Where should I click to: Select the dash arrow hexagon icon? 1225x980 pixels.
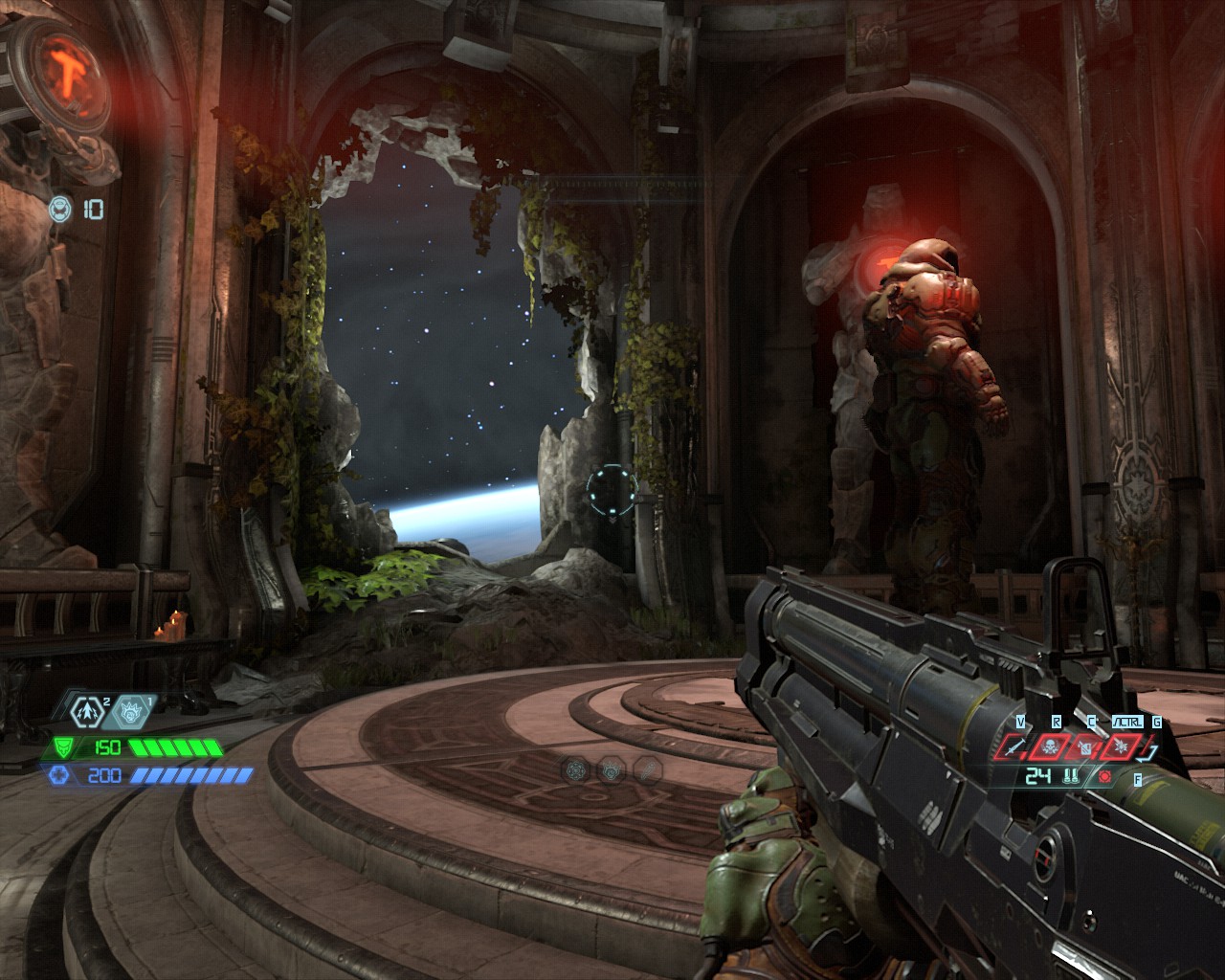pyautogui.click(x=85, y=711)
